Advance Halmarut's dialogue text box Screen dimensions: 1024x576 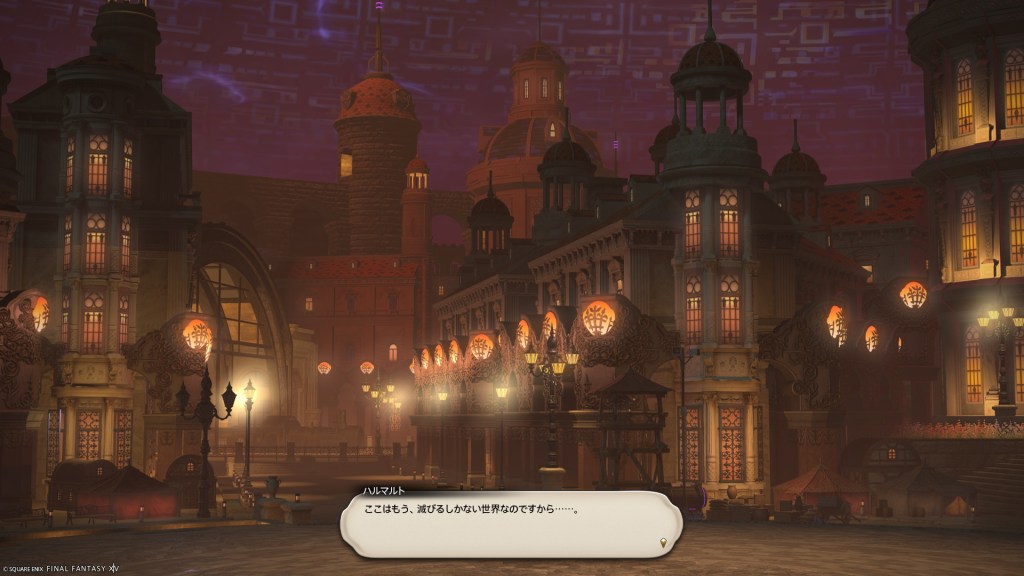click(510, 522)
